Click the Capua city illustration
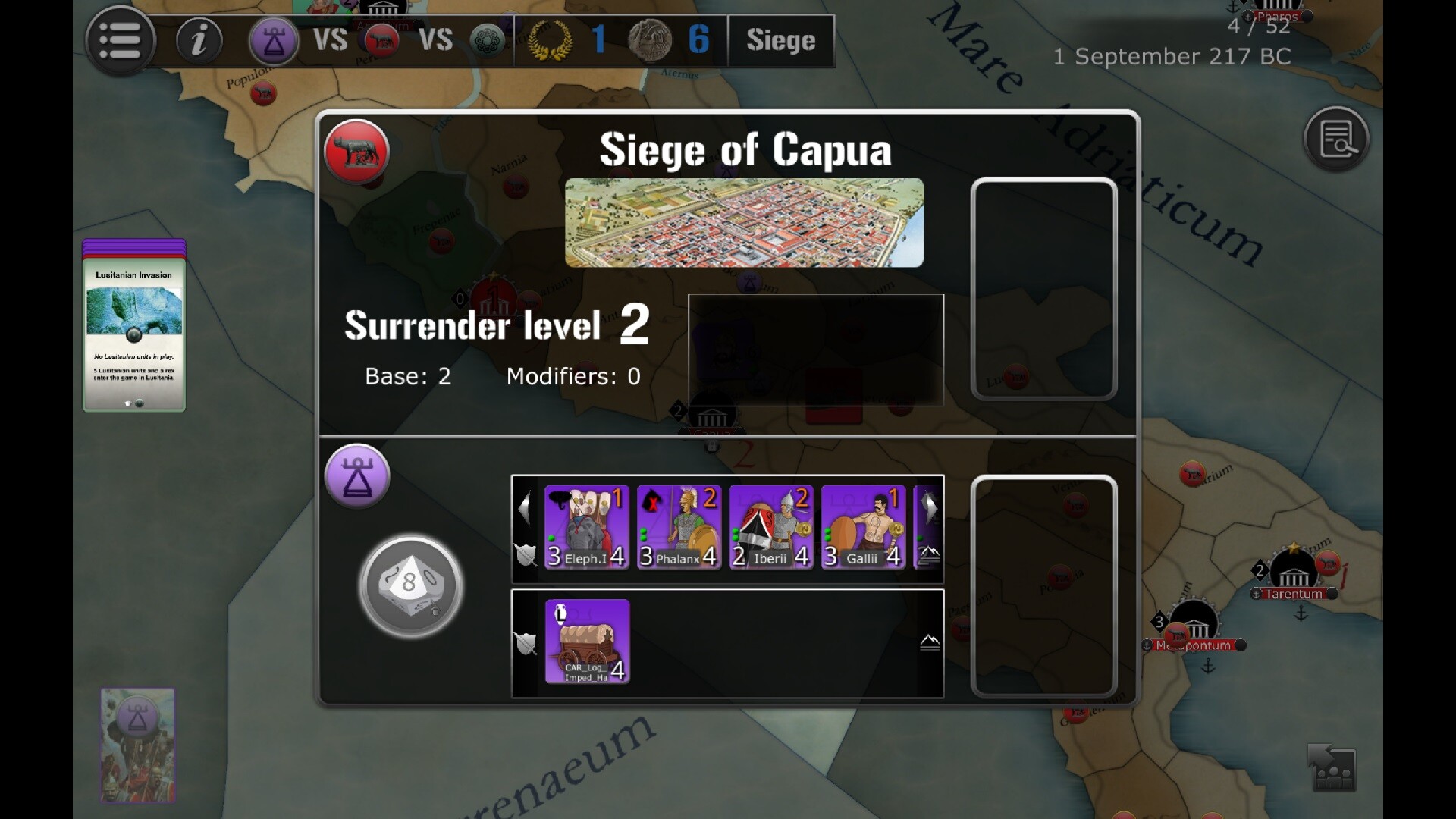This screenshot has width=1456, height=819. click(745, 221)
